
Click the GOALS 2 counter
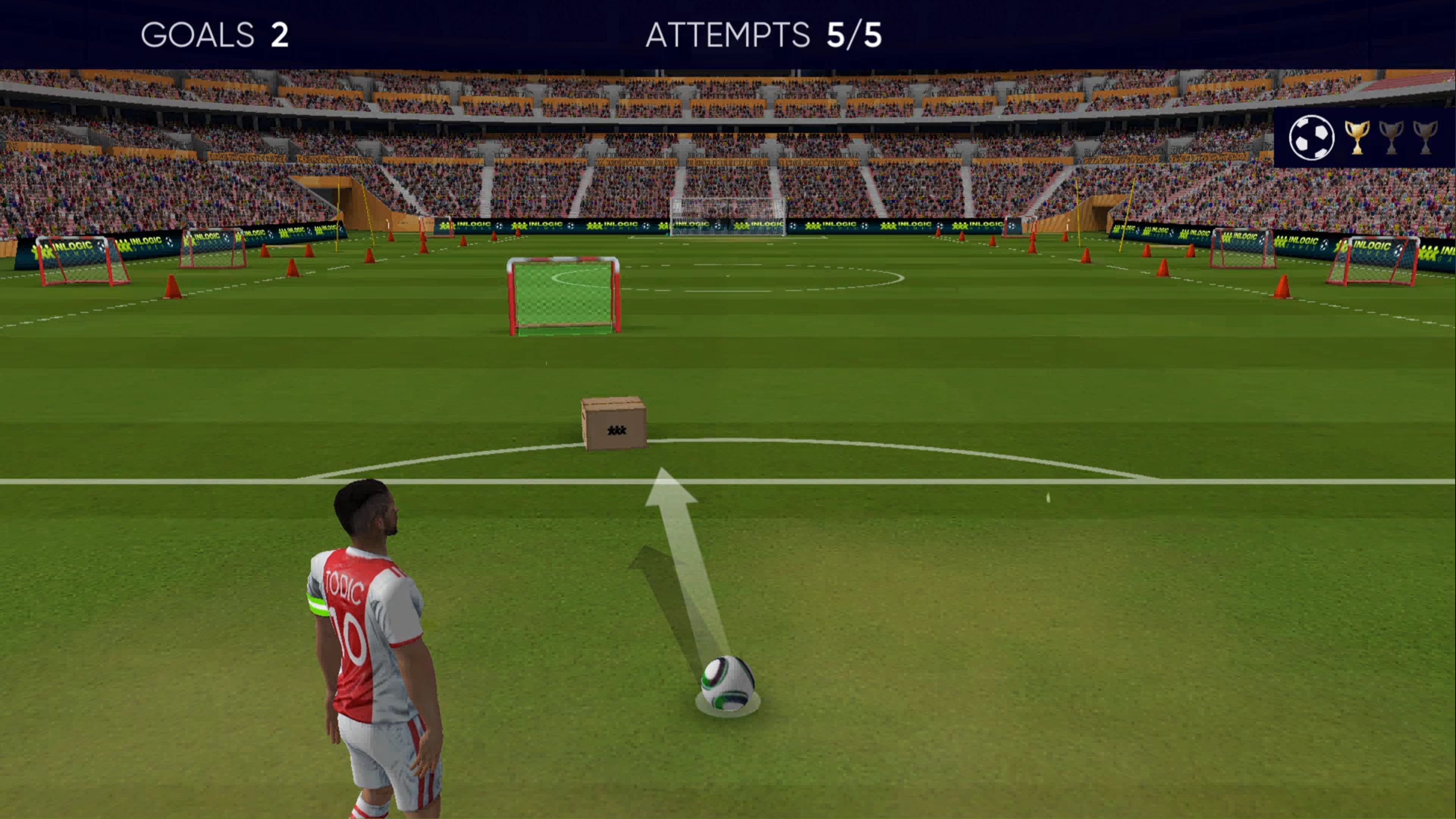(215, 35)
